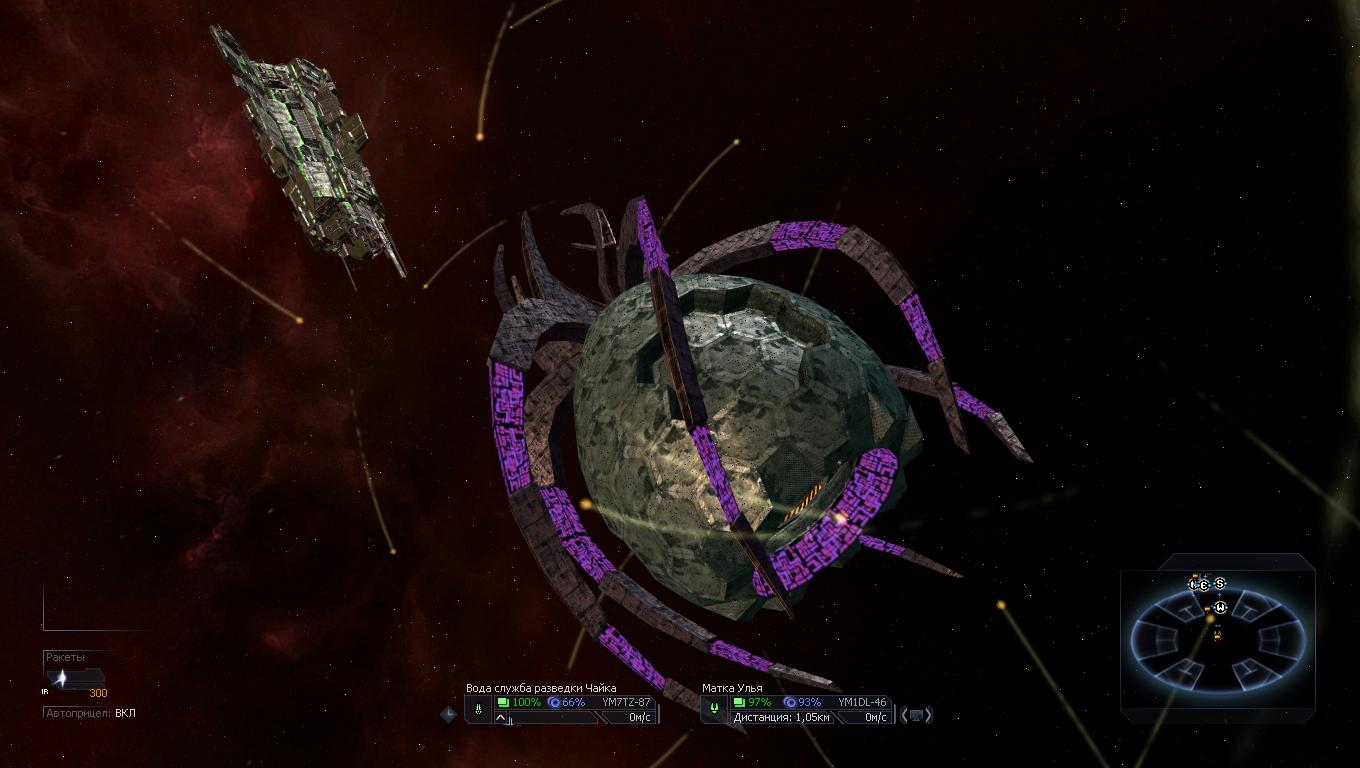
Task: Select the W gate marker on radar
Action: pos(1221,606)
